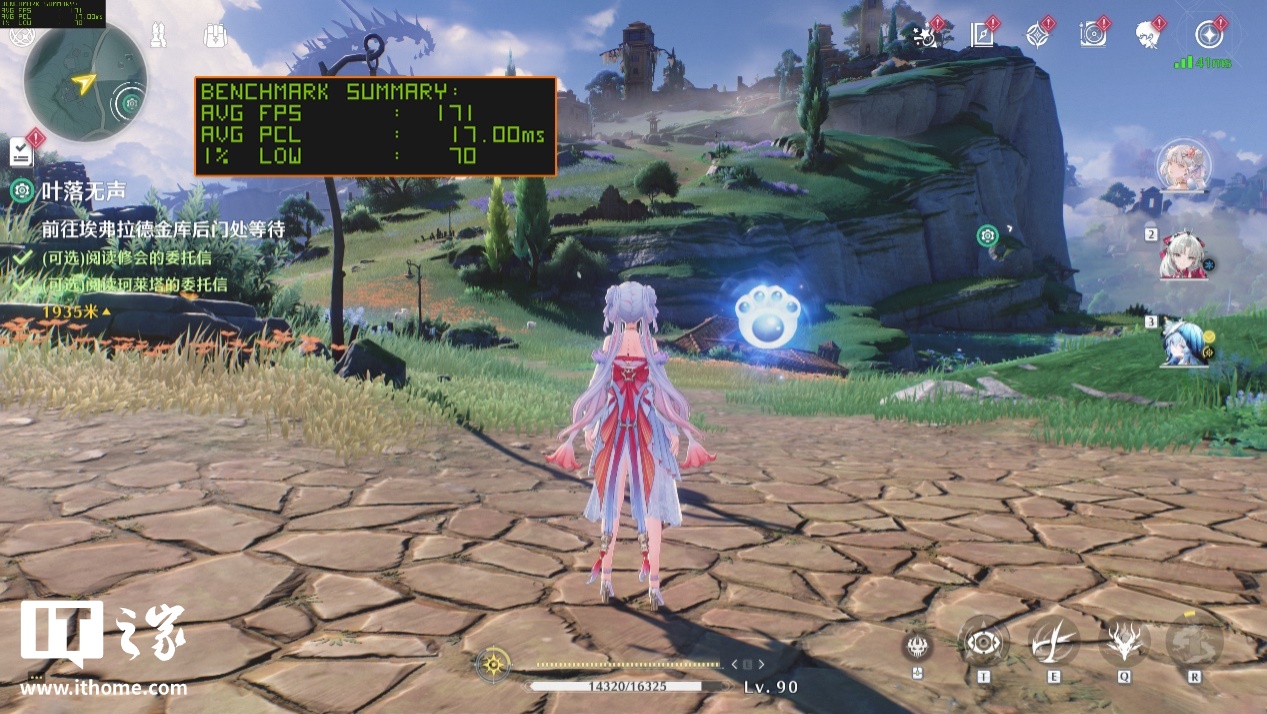Screen dimensions: 1267x714
Task: Use the eye-shaped utility skill
Action: point(984,641)
